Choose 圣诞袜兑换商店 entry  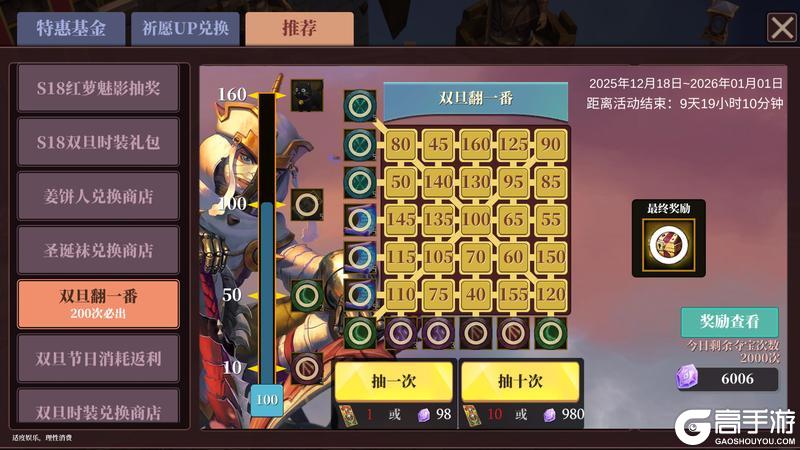click(x=98, y=249)
